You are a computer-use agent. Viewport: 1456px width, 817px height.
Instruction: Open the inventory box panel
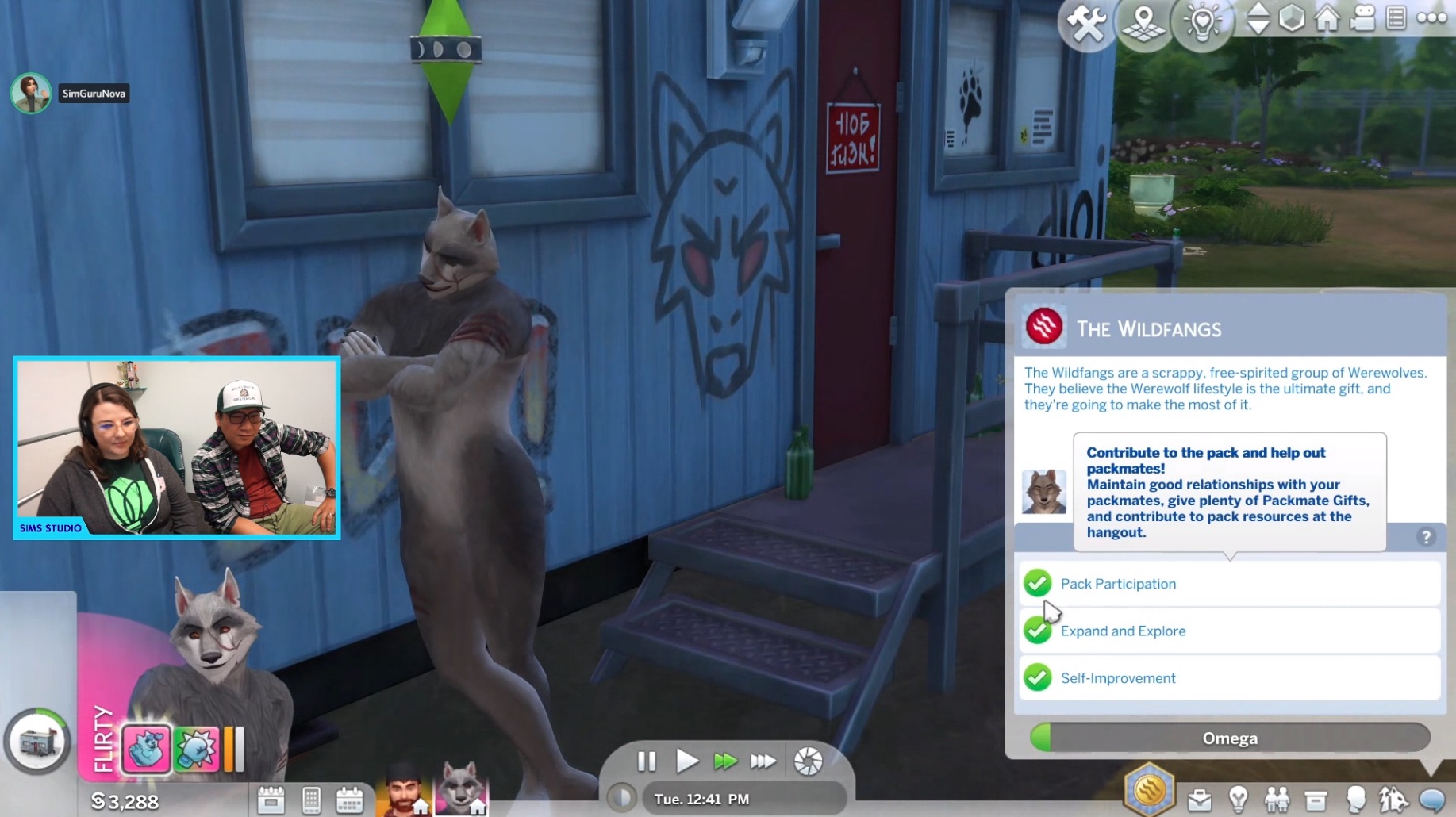pos(1316,800)
